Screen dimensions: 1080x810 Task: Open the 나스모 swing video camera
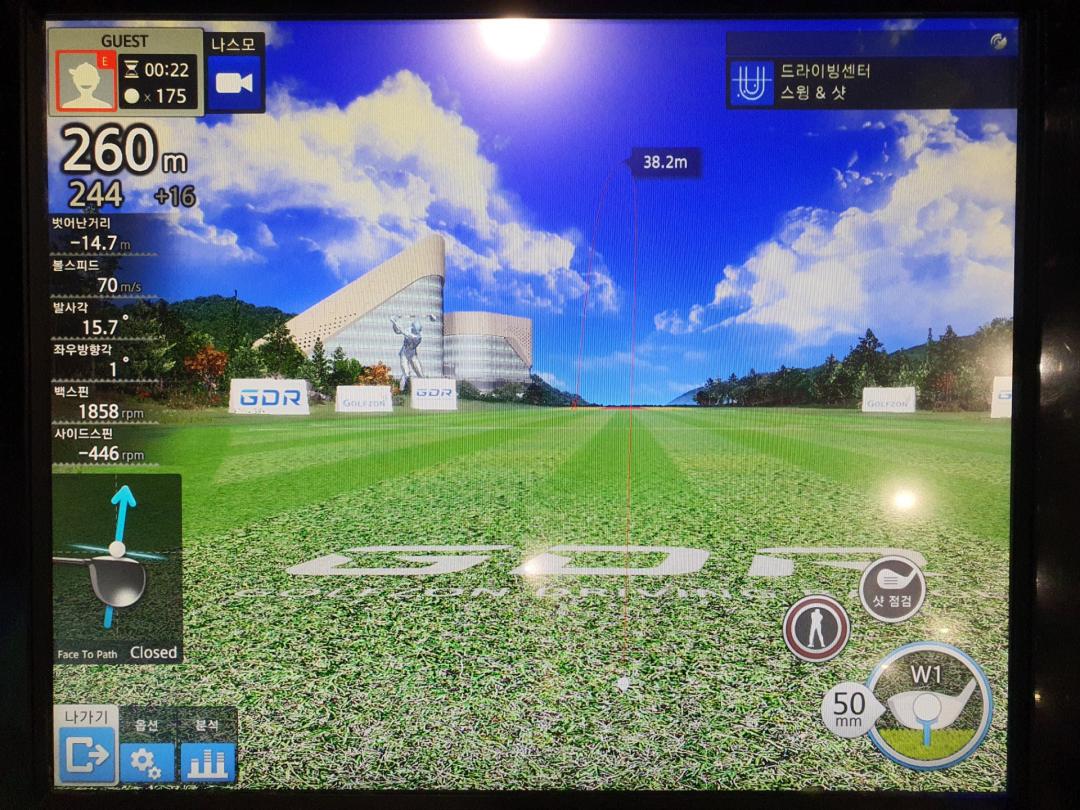click(x=234, y=82)
